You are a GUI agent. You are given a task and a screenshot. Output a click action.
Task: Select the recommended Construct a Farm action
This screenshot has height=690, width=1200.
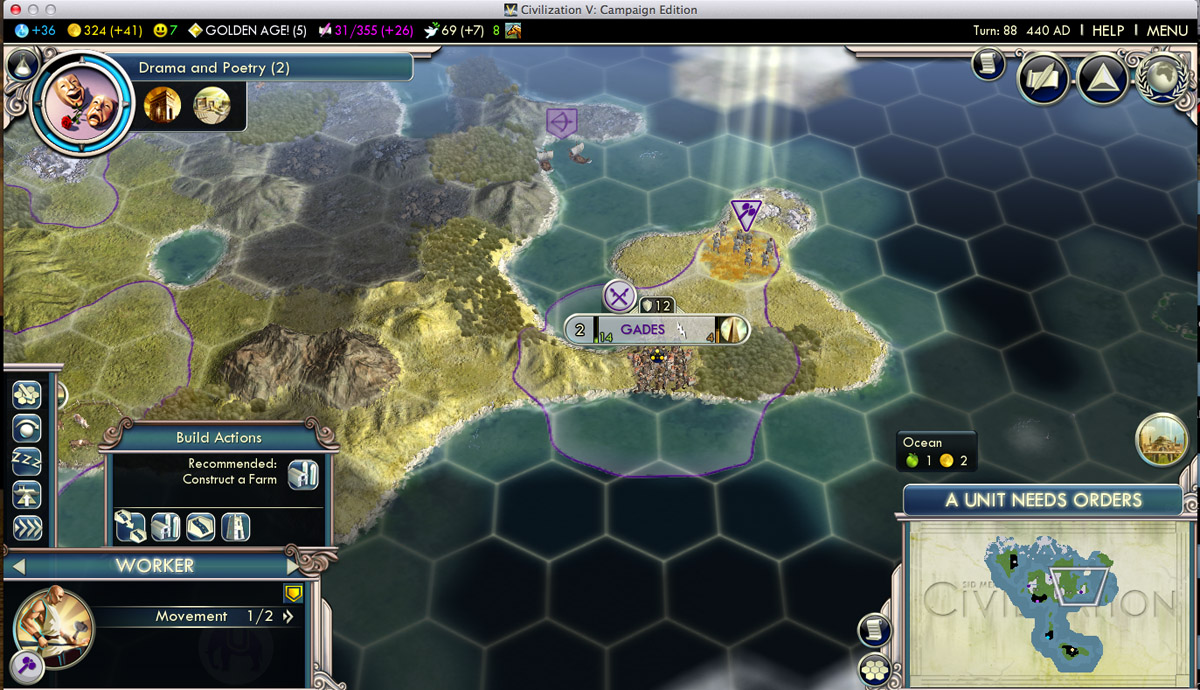(x=303, y=473)
